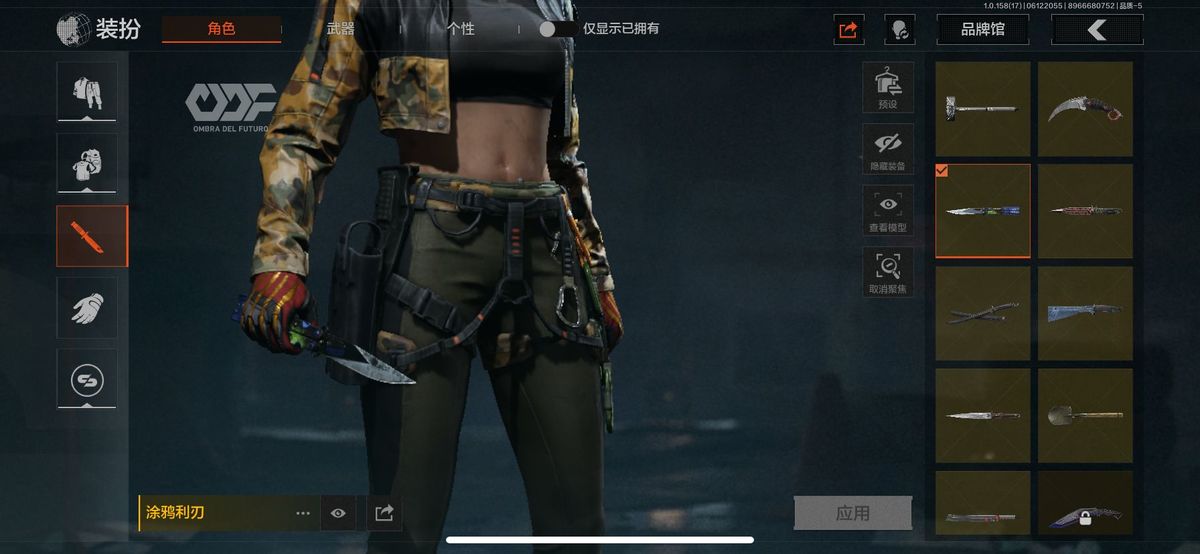This screenshot has width=1200, height=554.
Task: Click the orange share icon at top
Action: pyautogui.click(x=849, y=29)
